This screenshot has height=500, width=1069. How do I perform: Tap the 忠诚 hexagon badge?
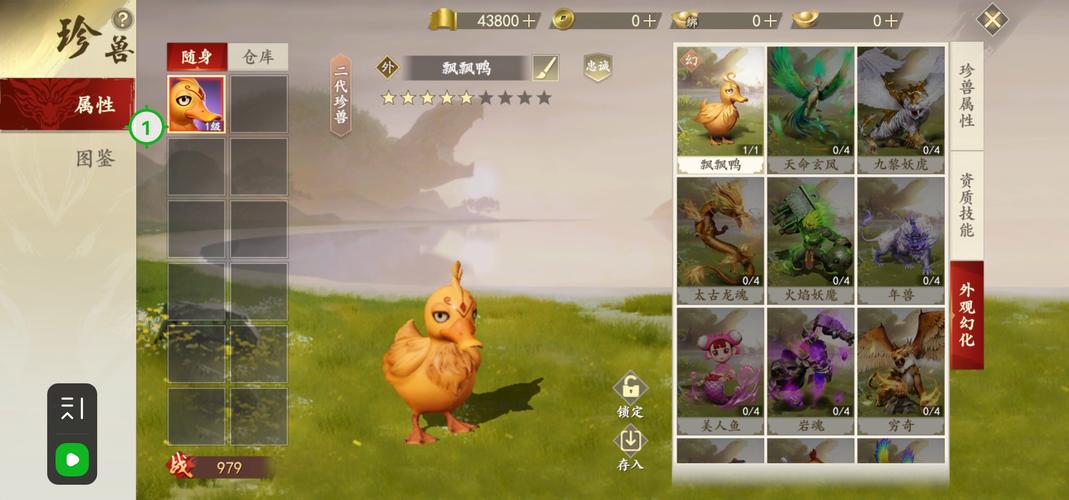click(597, 67)
